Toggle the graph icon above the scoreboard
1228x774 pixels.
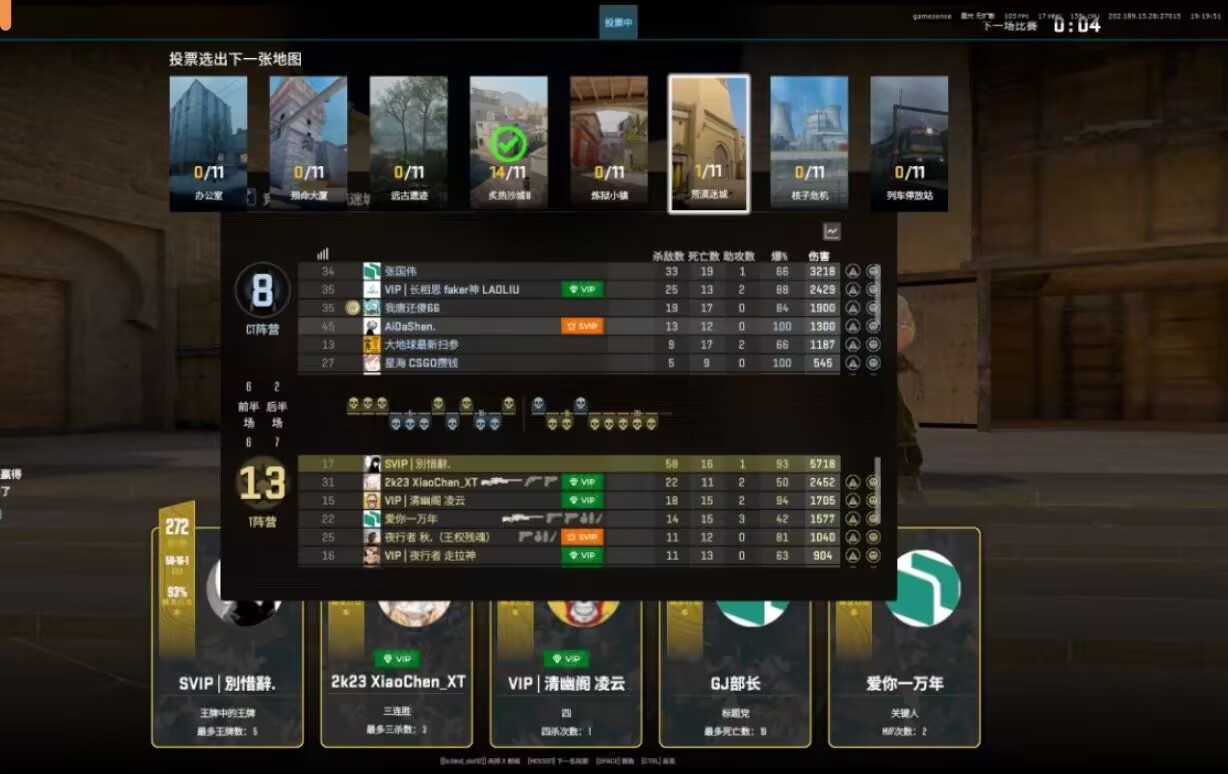click(x=831, y=232)
